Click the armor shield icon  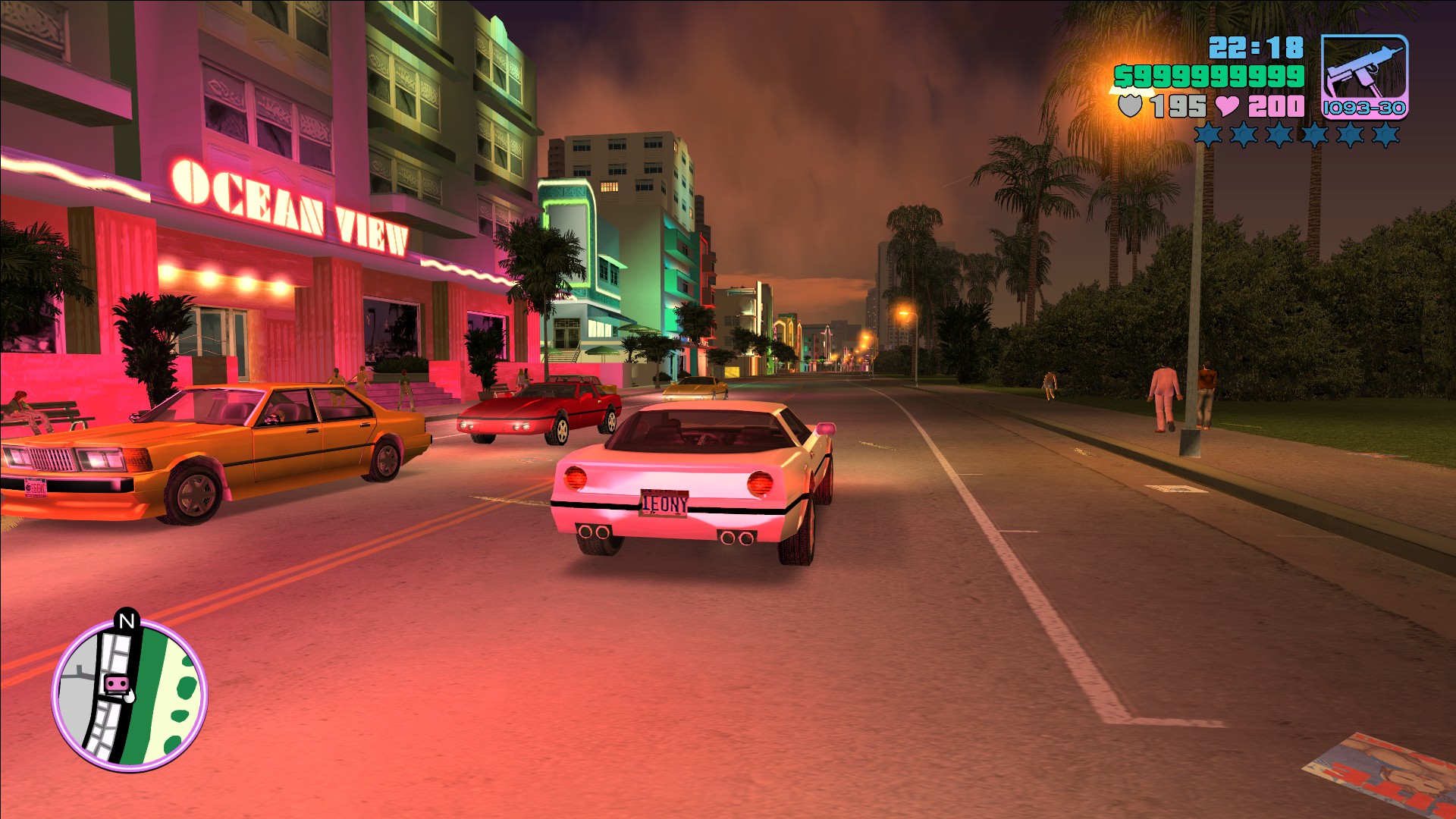tap(1130, 106)
